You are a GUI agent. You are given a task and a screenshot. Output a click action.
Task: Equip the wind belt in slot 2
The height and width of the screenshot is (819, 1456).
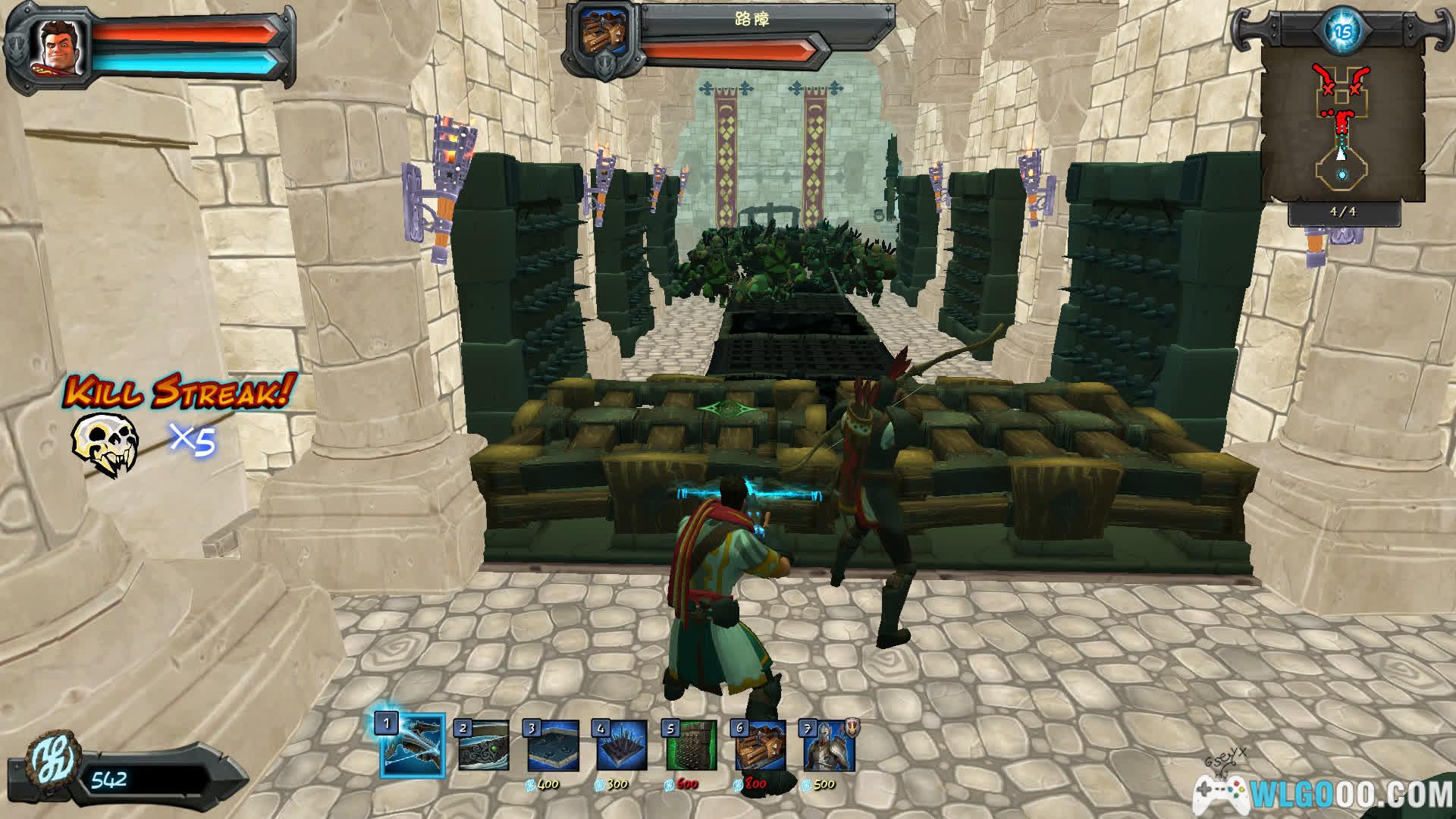click(483, 747)
